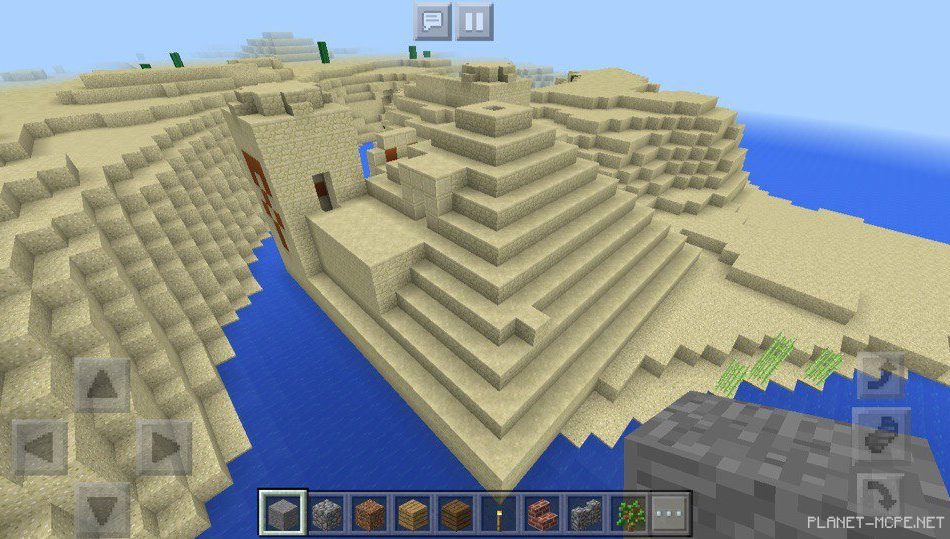Tap the move left arrow
Viewport: 950px width, 539px height.
(x=41, y=445)
